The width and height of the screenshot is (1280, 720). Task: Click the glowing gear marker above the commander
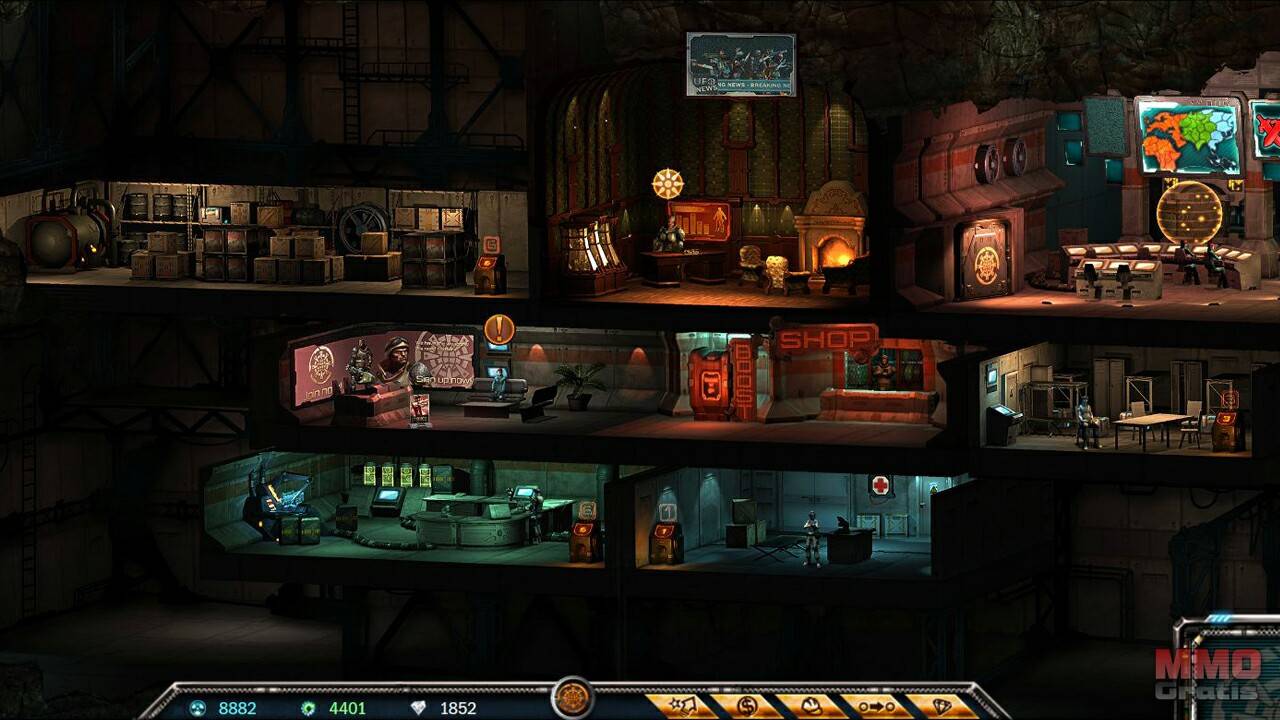(667, 184)
